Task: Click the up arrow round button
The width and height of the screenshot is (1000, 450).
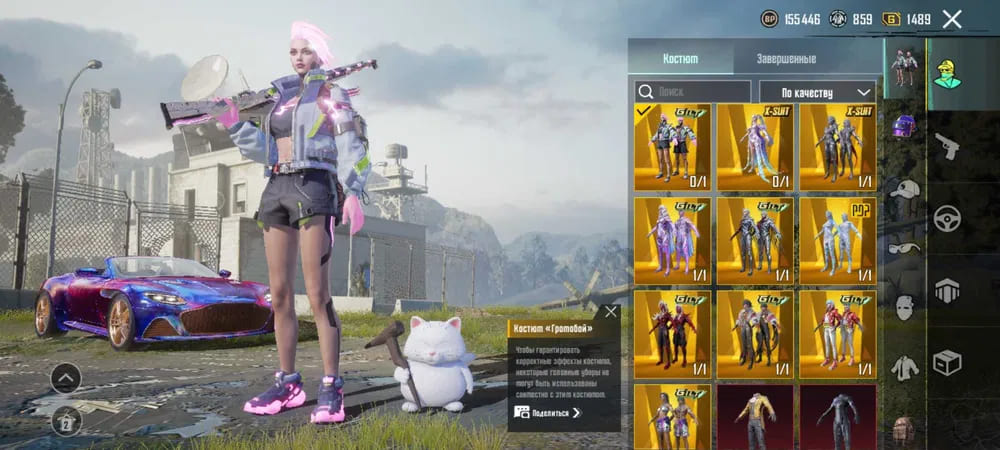Action: point(66,378)
